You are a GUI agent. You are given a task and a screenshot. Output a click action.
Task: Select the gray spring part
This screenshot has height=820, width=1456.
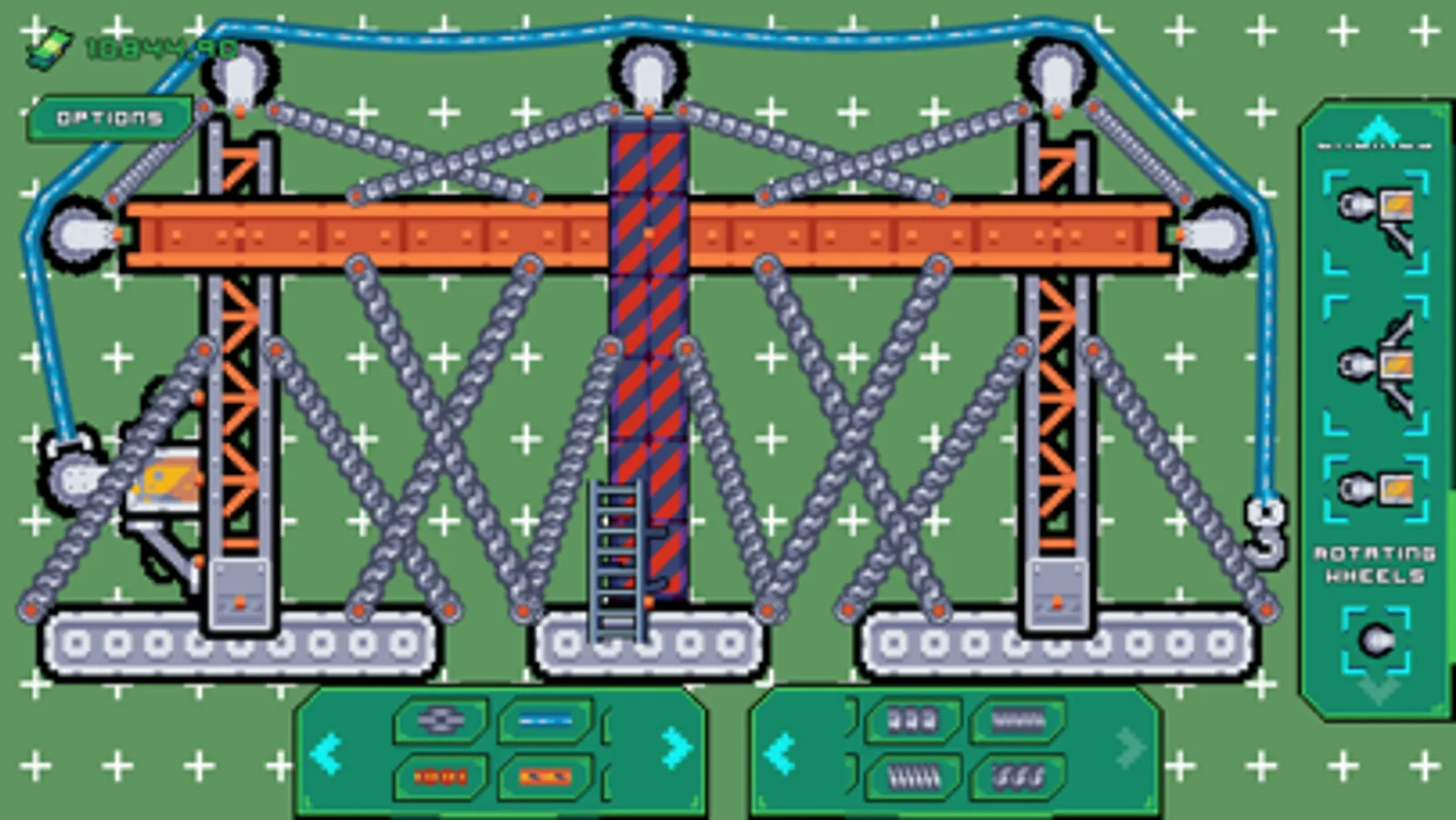click(x=1018, y=719)
